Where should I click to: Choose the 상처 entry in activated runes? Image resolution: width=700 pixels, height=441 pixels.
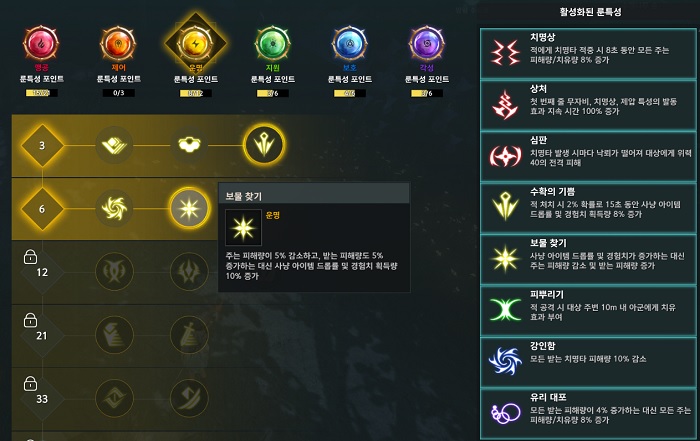[x=590, y=105]
